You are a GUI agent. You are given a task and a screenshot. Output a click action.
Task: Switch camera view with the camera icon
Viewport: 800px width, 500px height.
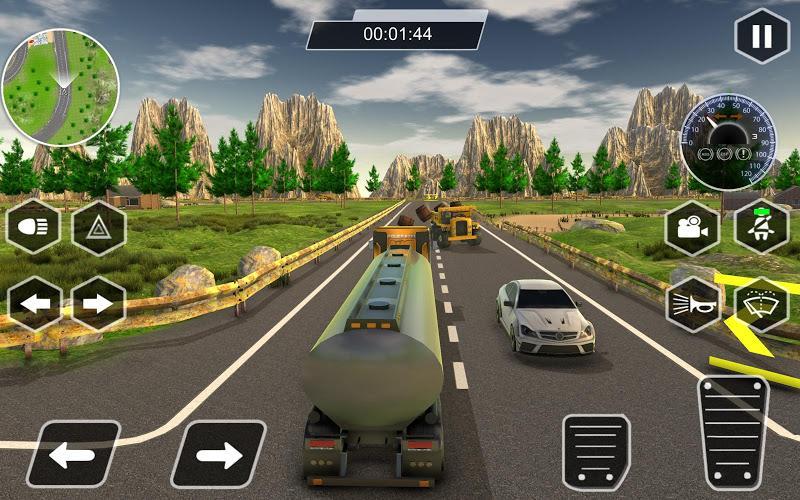pyautogui.click(x=692, y=228)
